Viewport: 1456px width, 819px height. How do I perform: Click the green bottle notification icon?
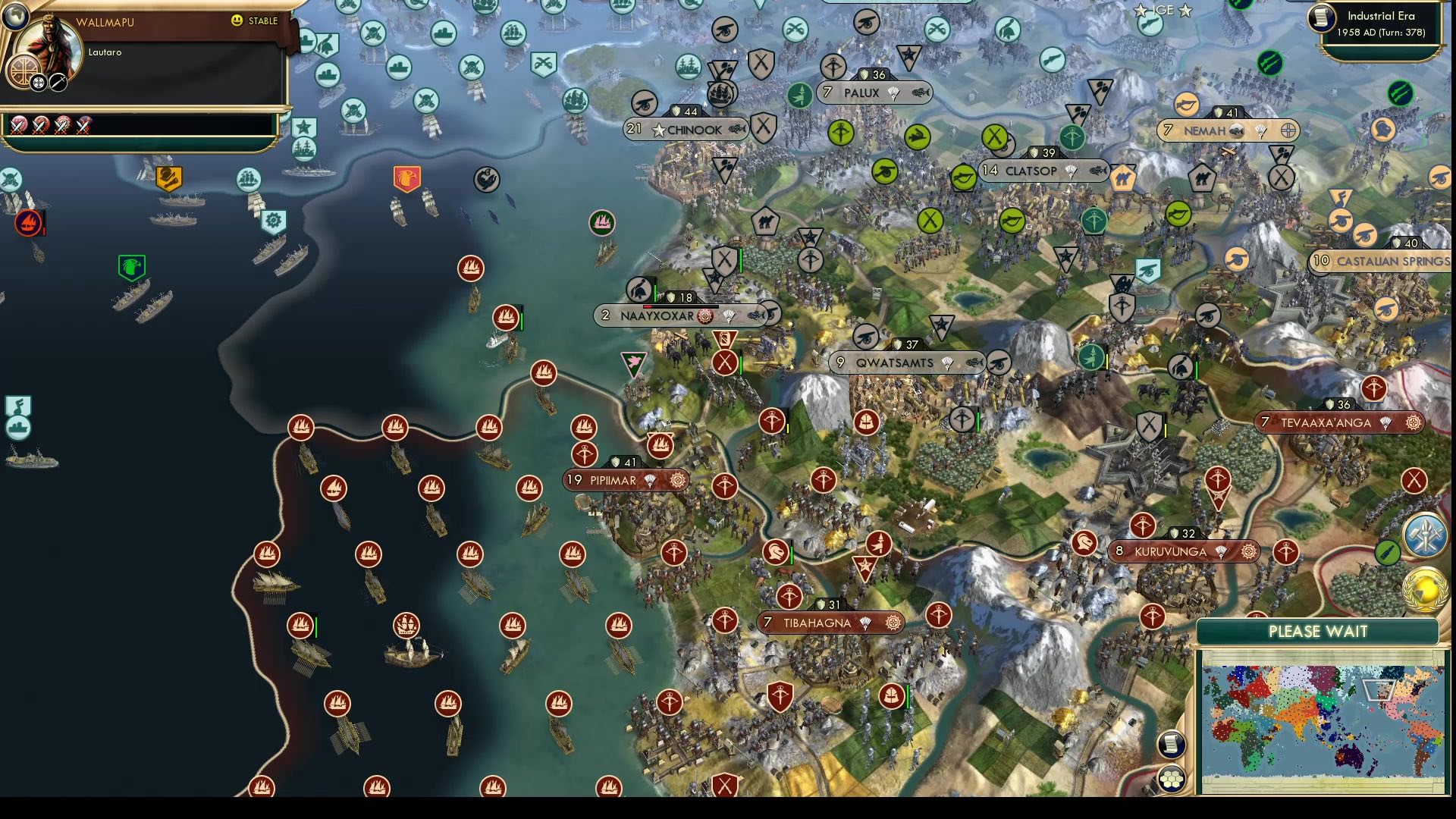click(1387, 552)
